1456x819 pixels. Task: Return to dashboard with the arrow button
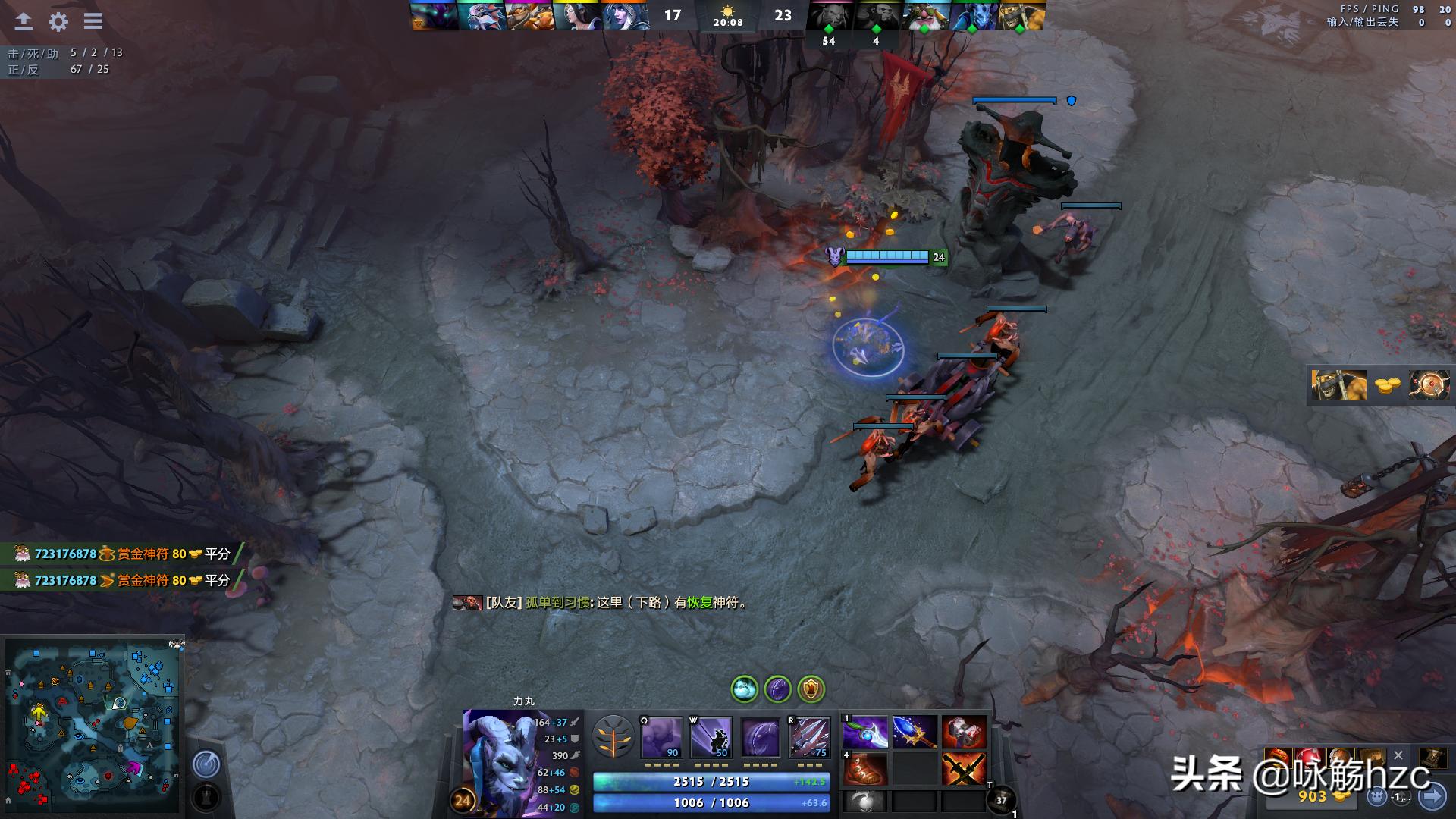pyautogui.click(x=24, y=21)
